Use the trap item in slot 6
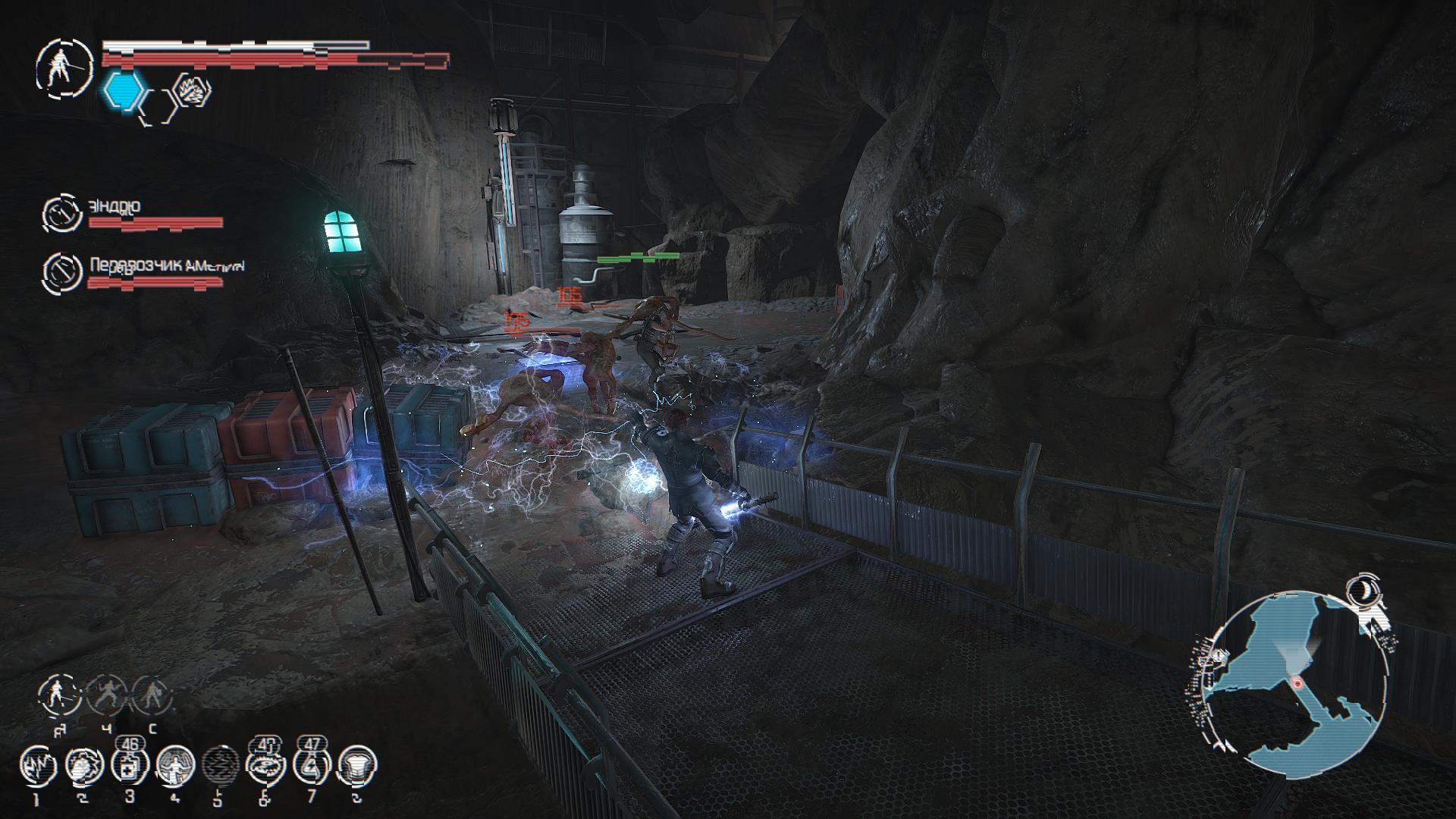 [266, 768]
